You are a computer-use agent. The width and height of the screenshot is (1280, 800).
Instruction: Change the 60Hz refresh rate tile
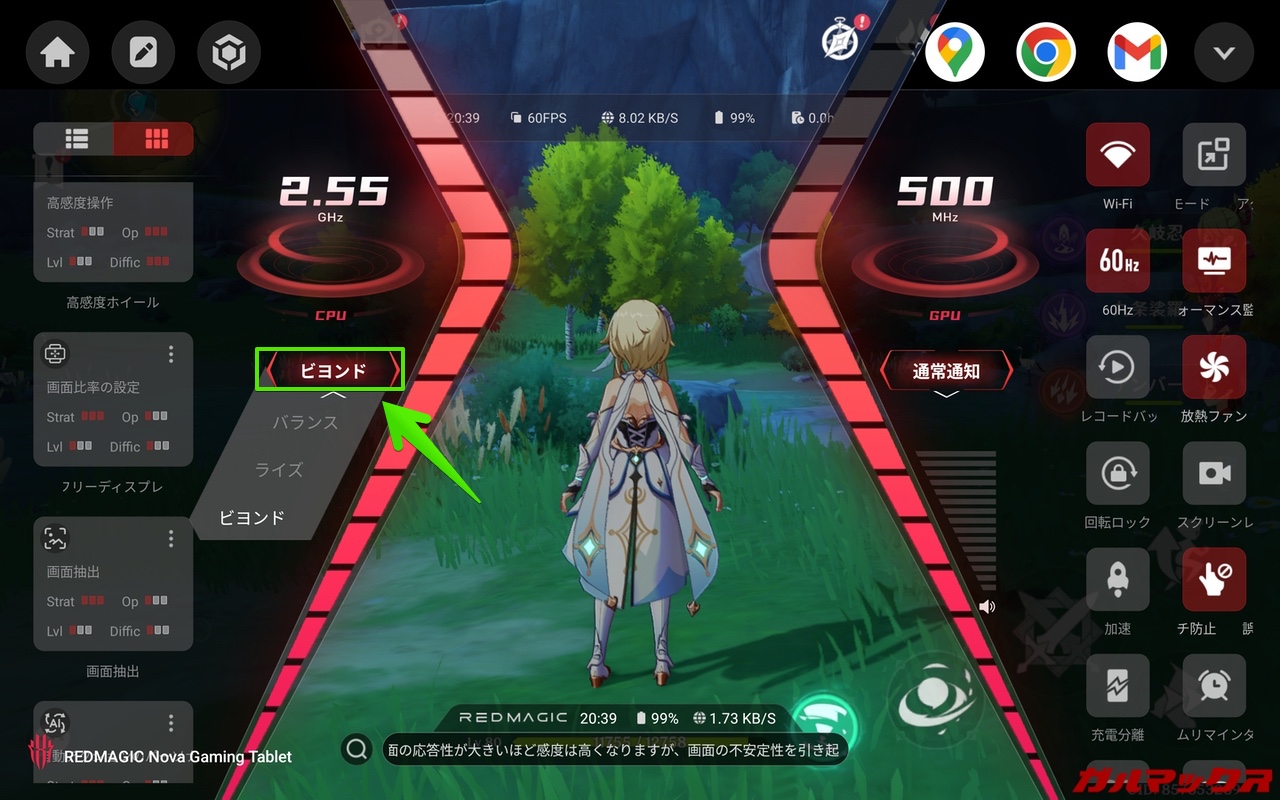pyautogui.click(x=1117, y=261)
